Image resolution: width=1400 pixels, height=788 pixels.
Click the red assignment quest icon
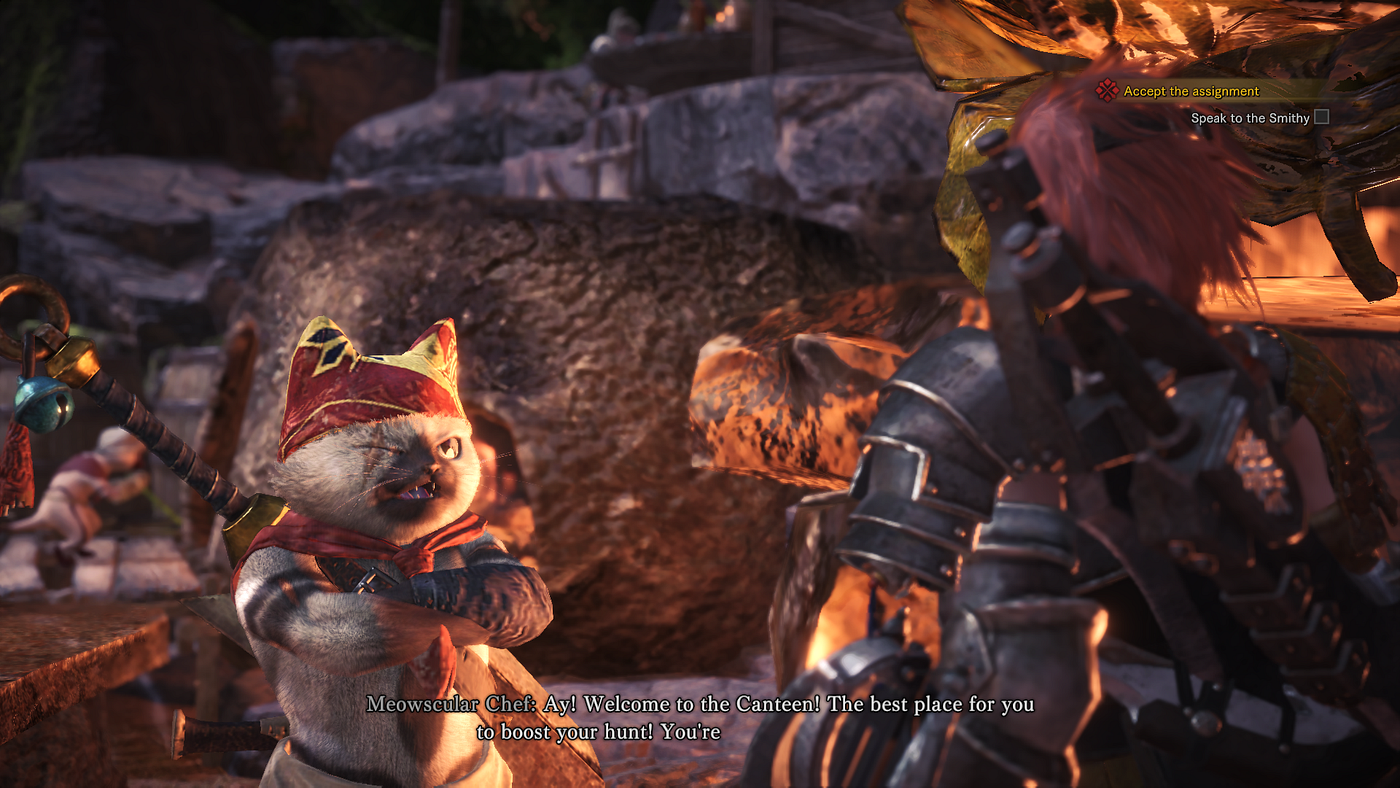click(1106, 91)
